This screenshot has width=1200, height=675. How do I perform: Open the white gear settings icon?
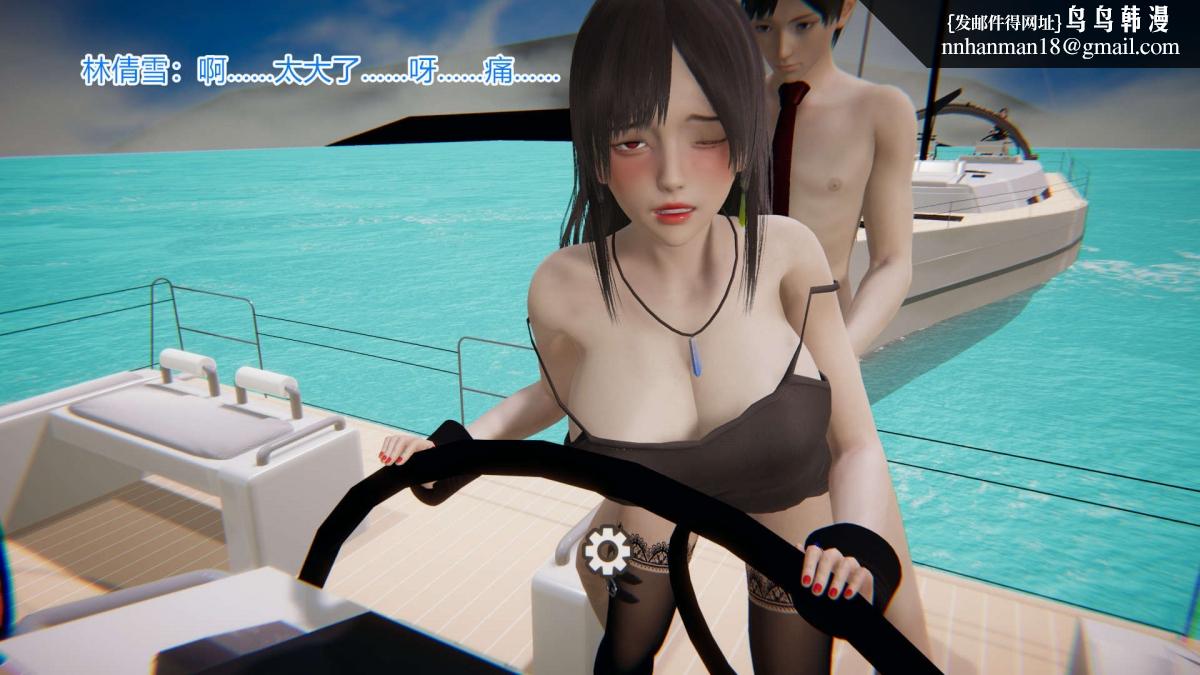pyautogui.click(x=606, y=550)
